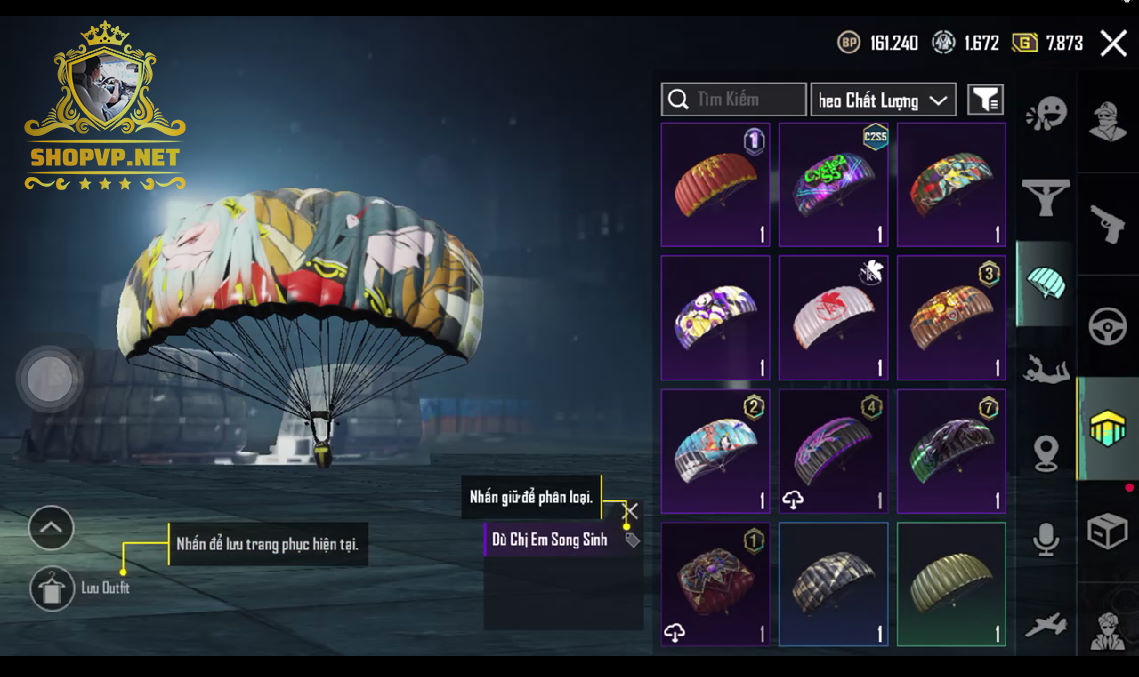The width and height of the screenshot is (1139, 677).
Task: Choose the C2S5 graffiti parachute
Action: tap(833, 184)
